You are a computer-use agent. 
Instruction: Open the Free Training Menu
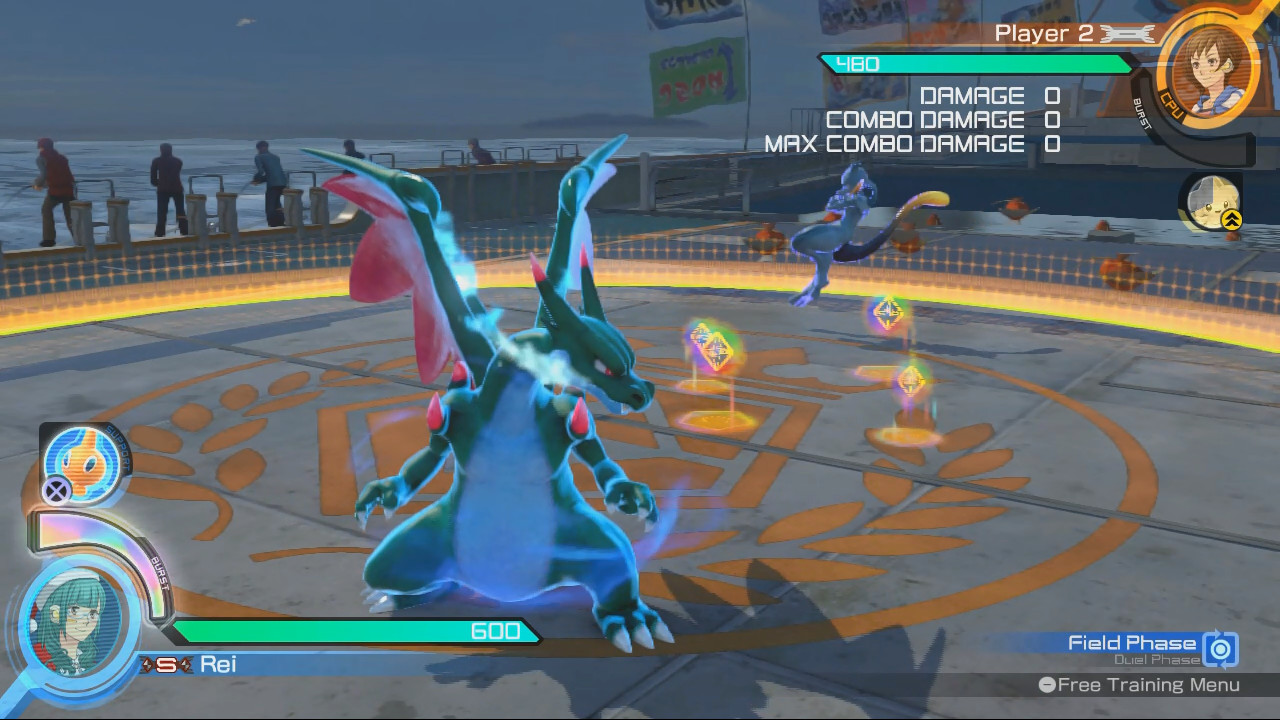point(1140,685)
